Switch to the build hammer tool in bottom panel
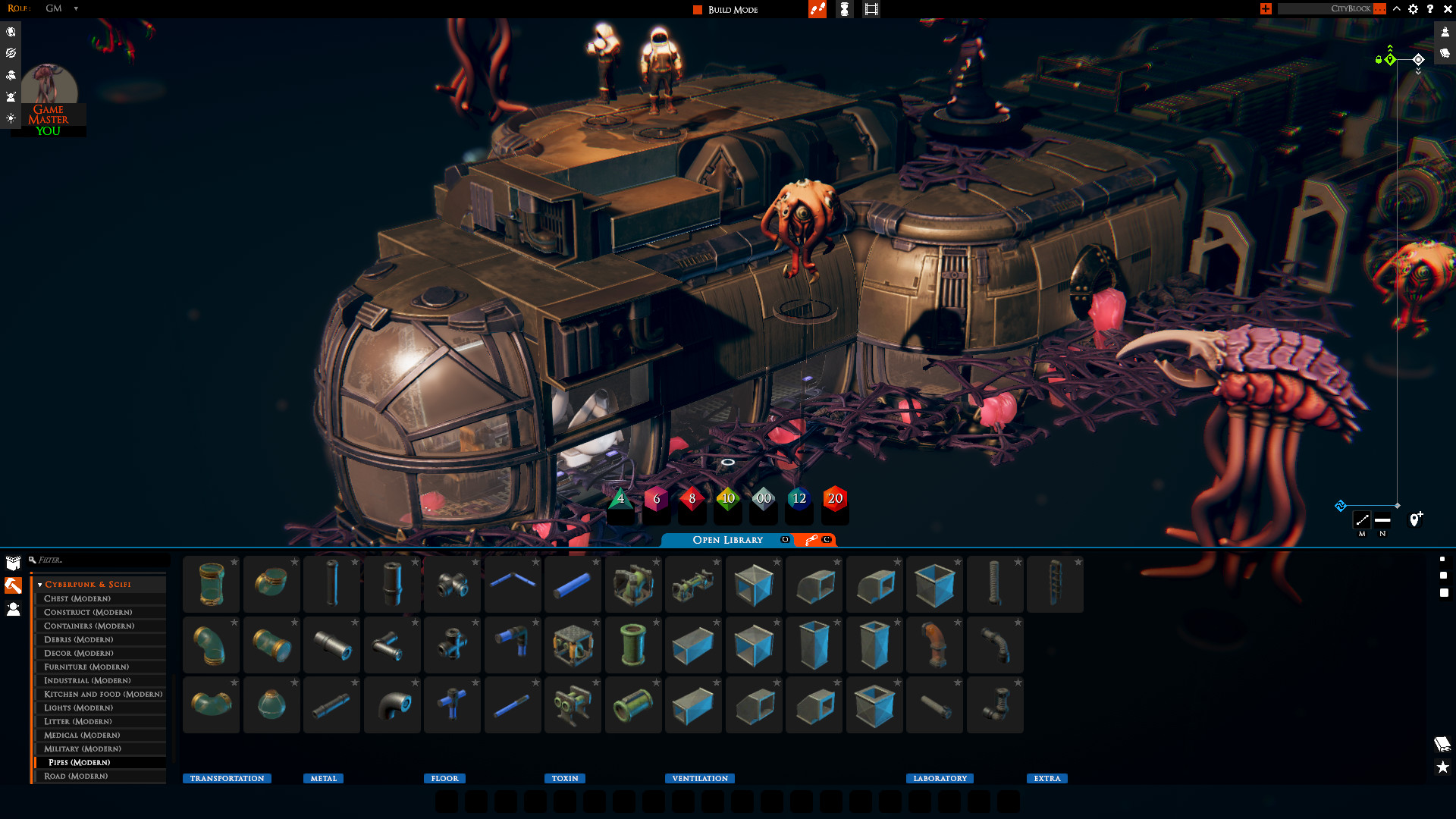The image size is (1456, 819). pos(12,585)
